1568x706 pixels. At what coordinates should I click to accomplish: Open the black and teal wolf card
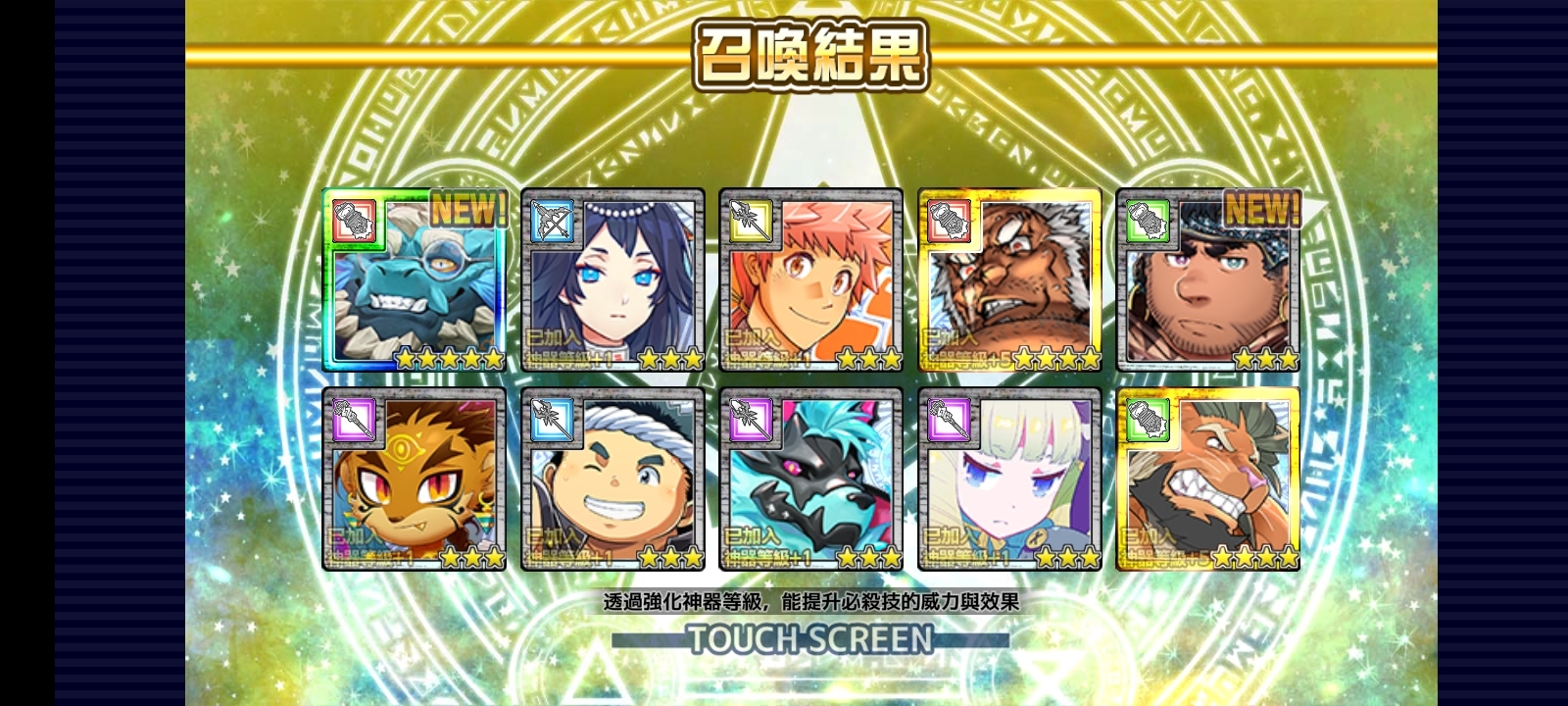coord(810,479)
